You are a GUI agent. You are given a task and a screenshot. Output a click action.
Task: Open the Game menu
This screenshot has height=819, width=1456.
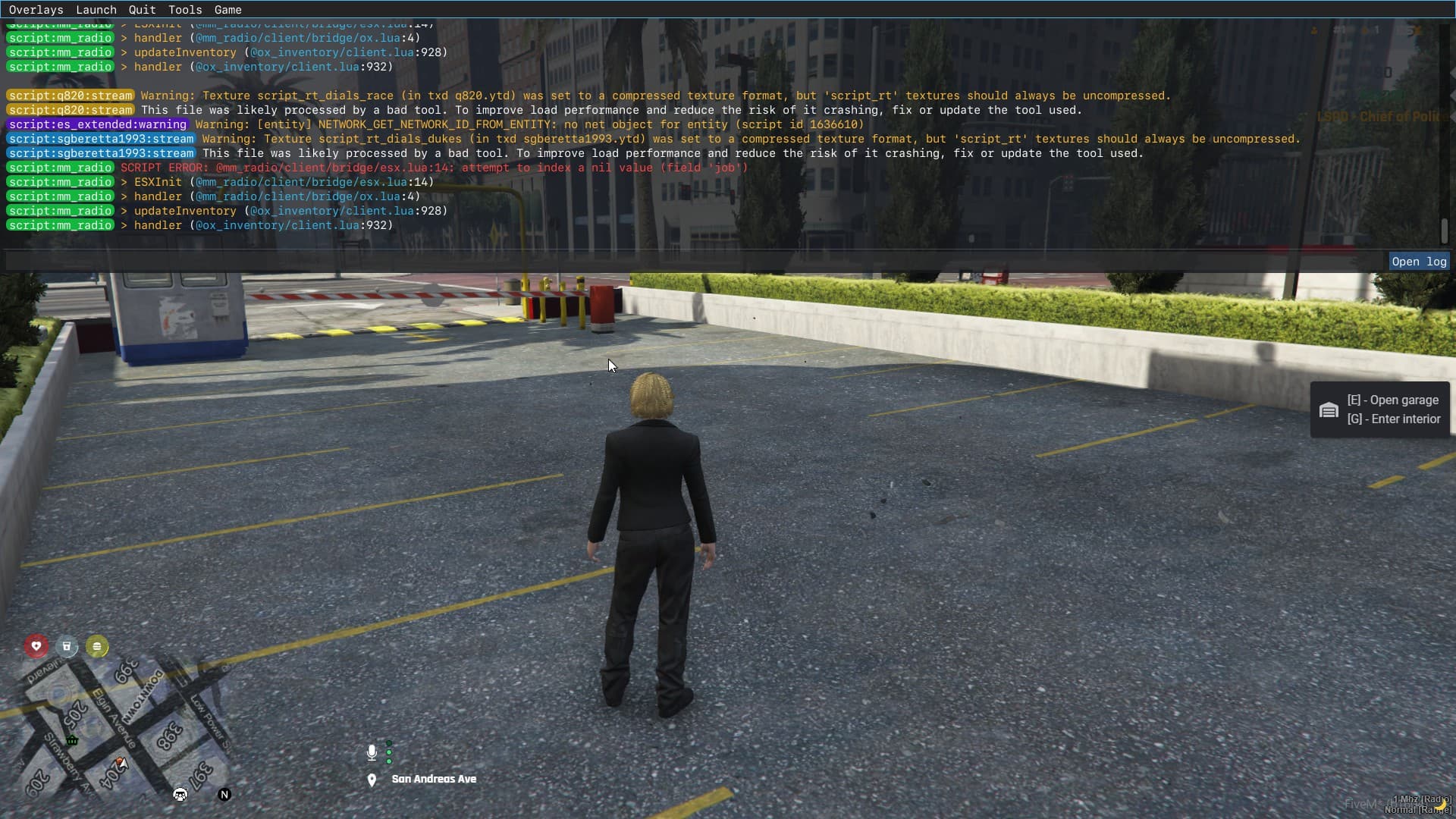point(227,9)
